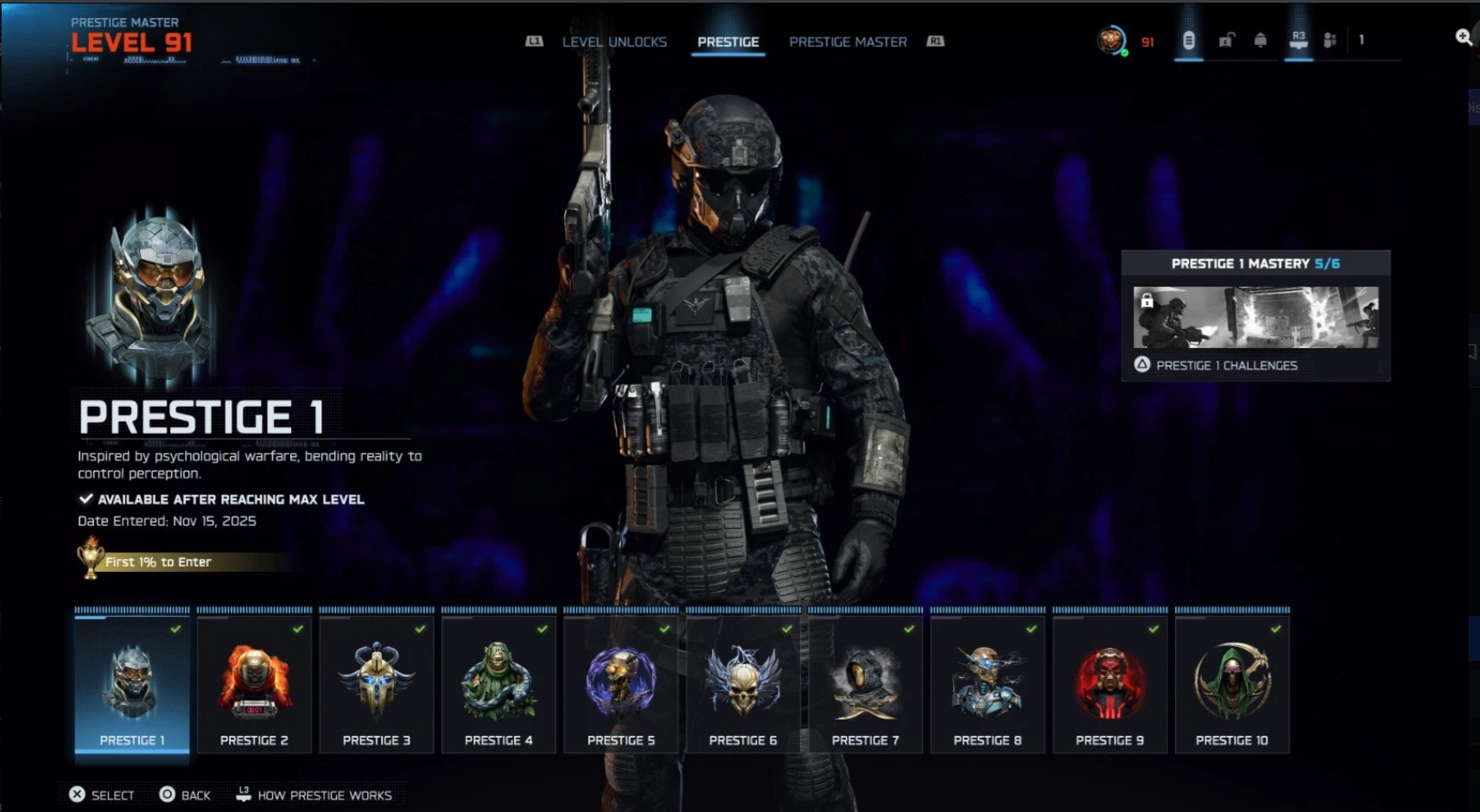Click the L1 bumper icon beside Level Unlocks

535,40
